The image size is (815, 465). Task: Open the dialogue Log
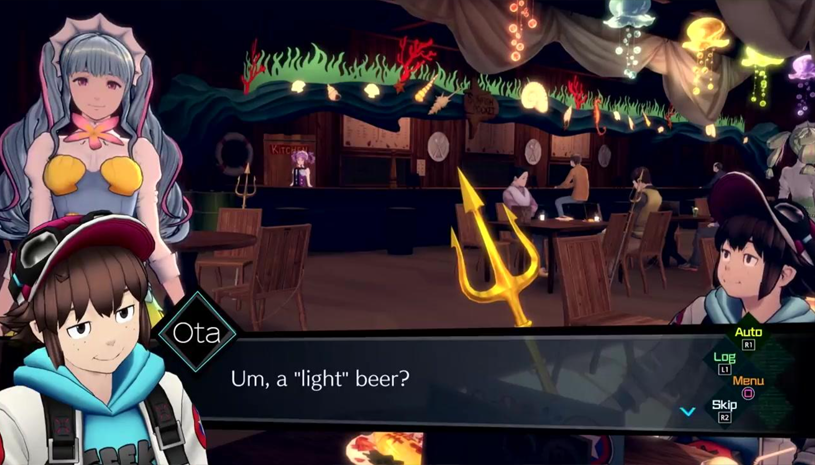pos(725,358)
